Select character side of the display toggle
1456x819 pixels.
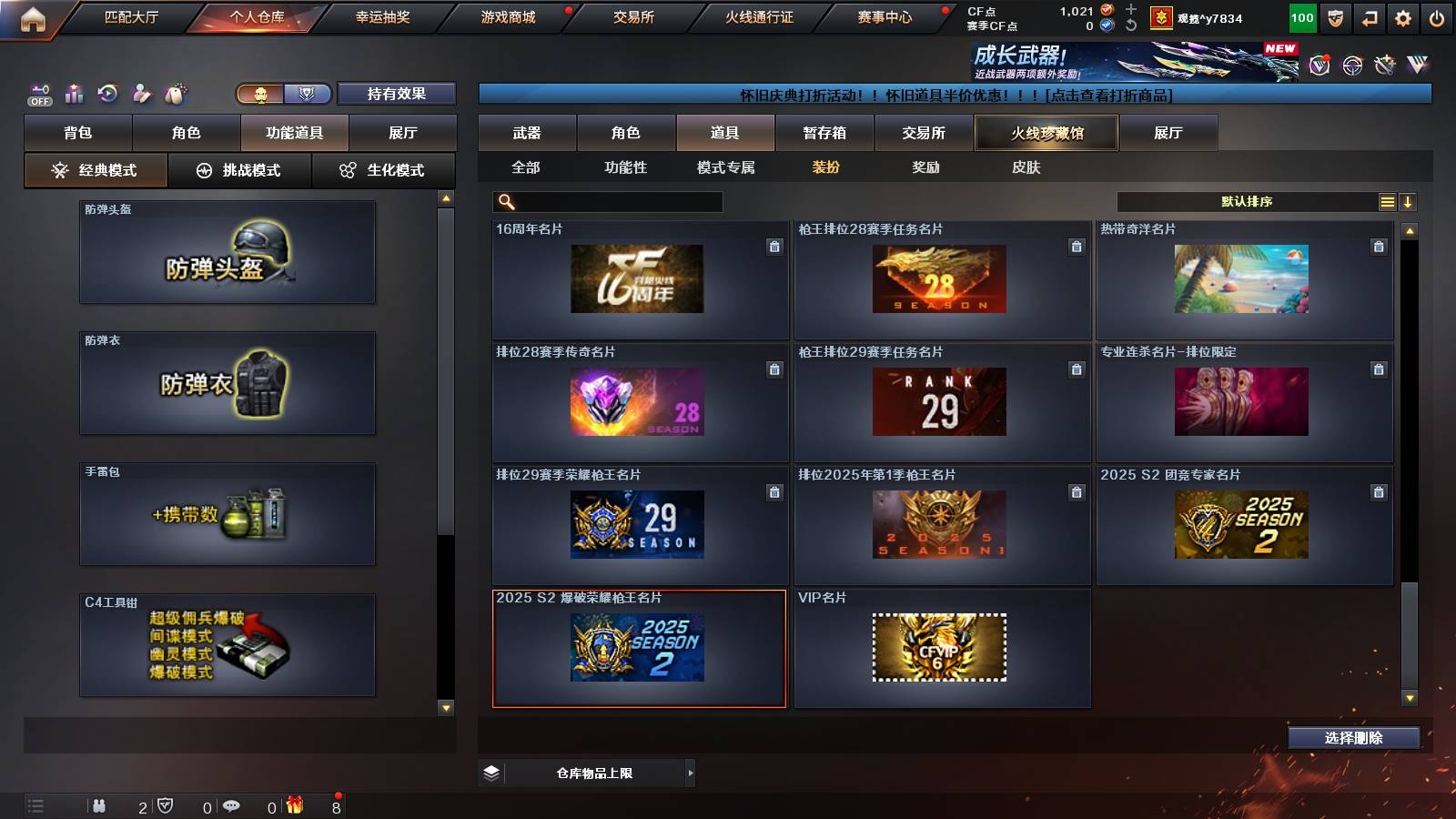tap(262, 93)
